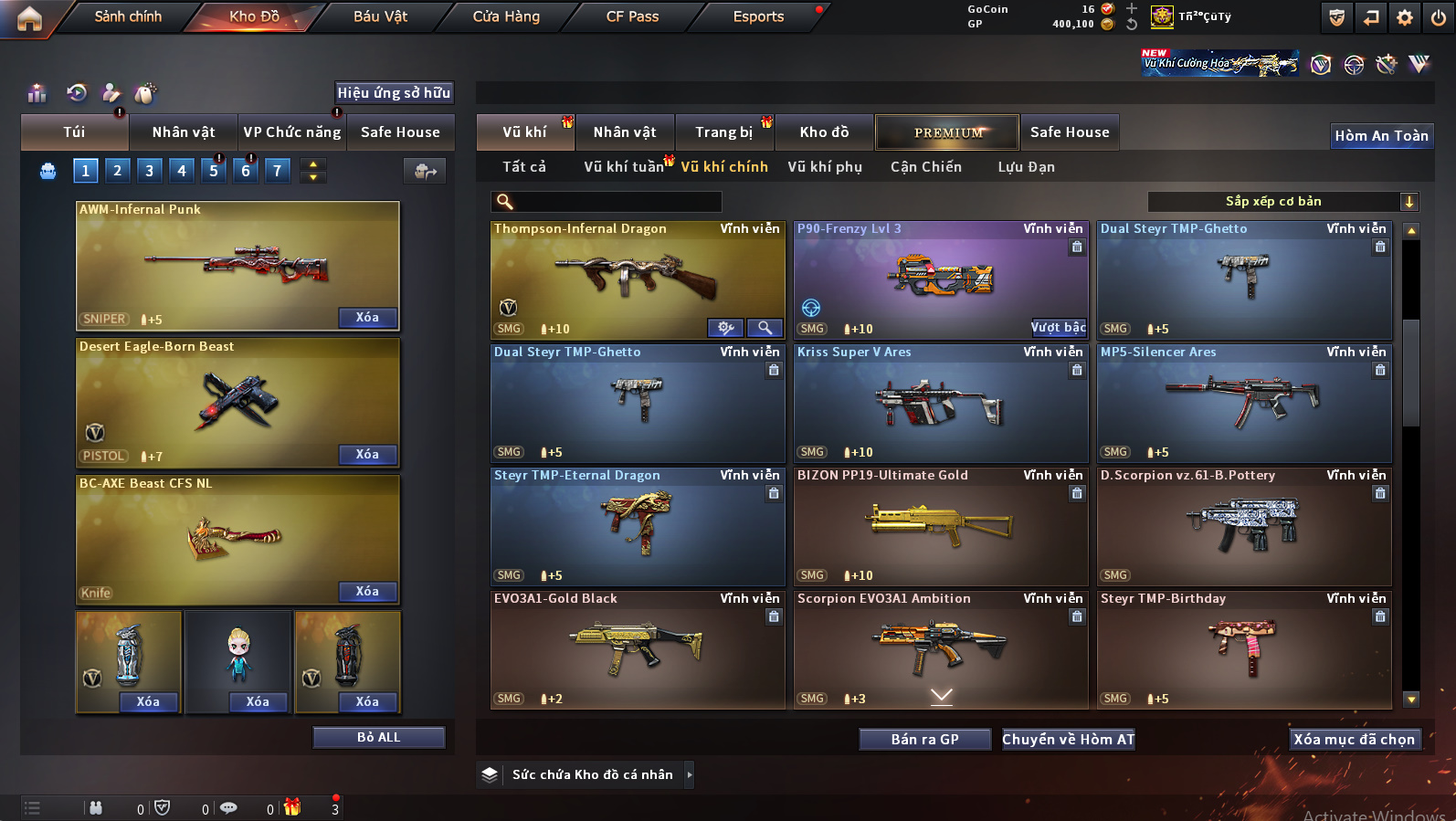
Task: Click Chuyển về Hòm AT button
Action: pos(1068,740)
